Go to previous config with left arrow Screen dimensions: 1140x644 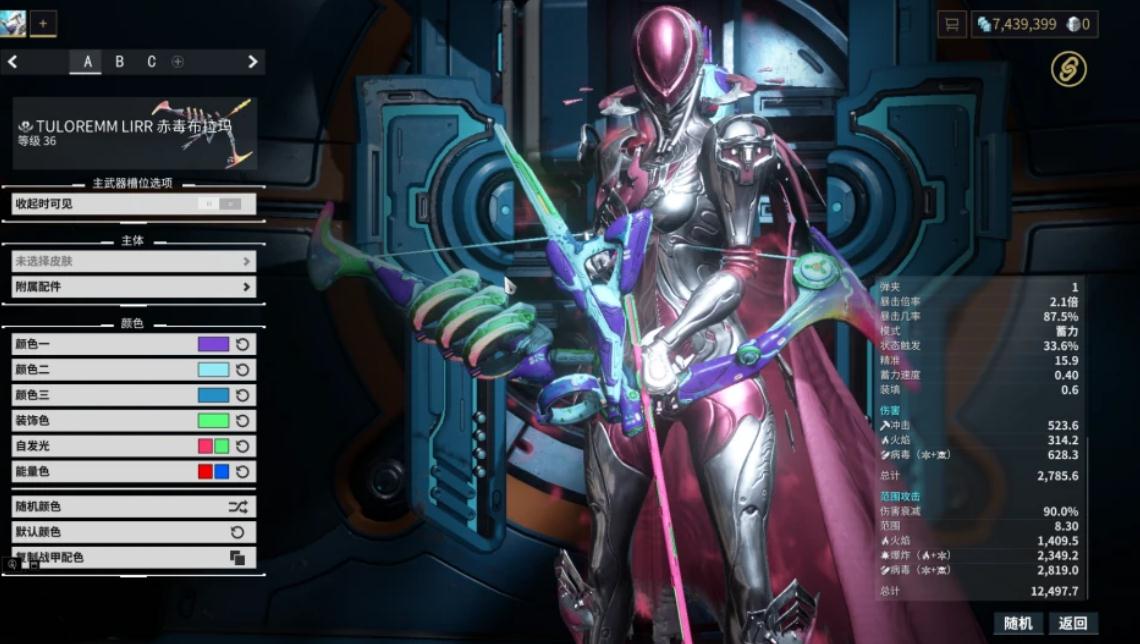13,62
